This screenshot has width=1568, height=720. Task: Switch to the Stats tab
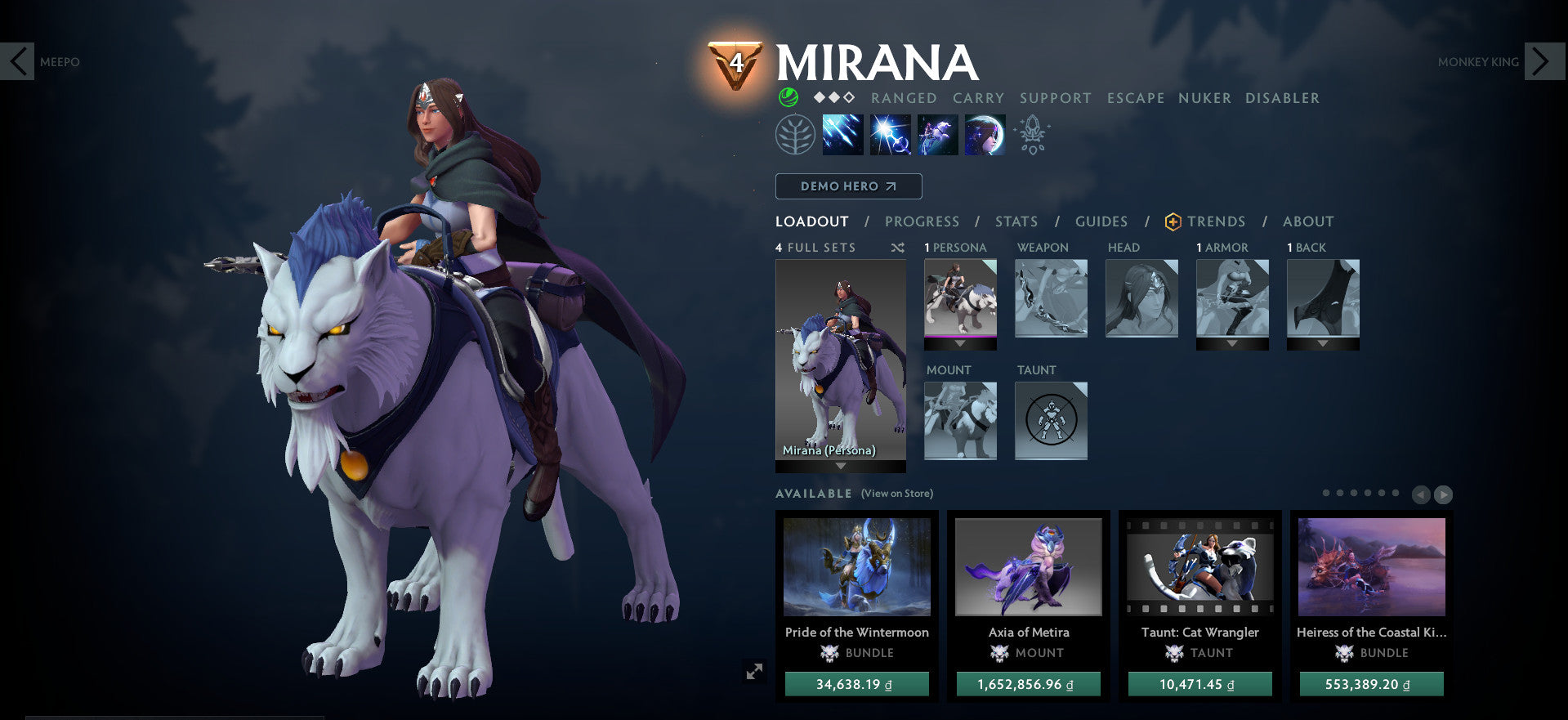[x=1015, y=221]
